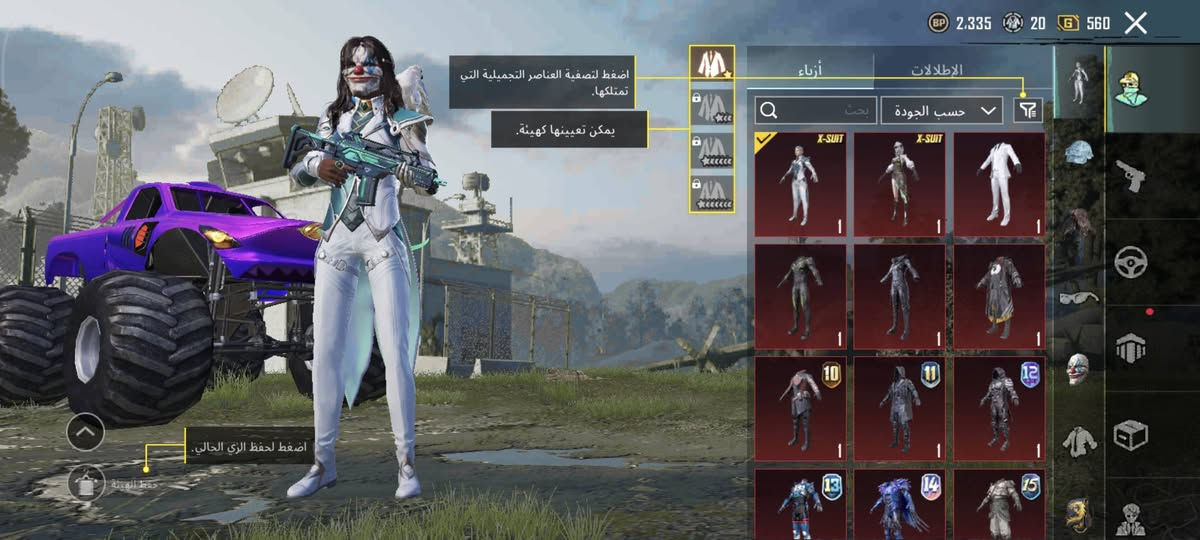This screenshot has width=1200, height=540.
Task: Open the pistol weapons category
Action: pyautogui.click(x=1130, y=175)
